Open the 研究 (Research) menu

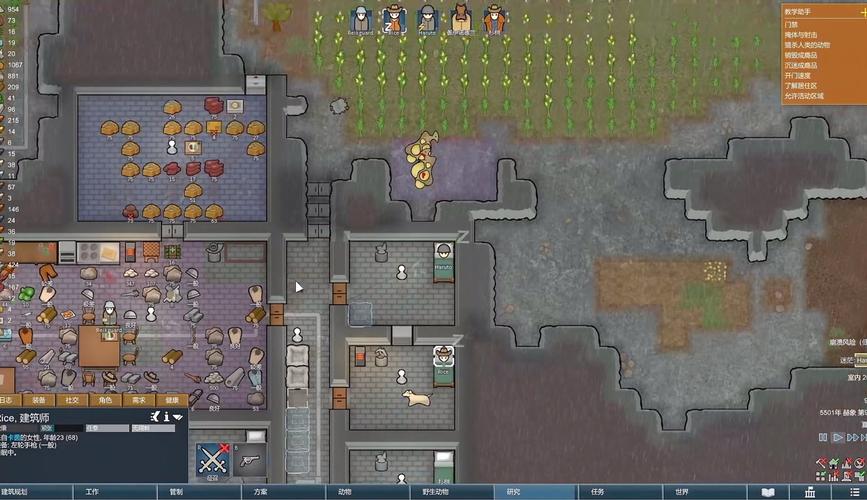click(x=513, y=492)
